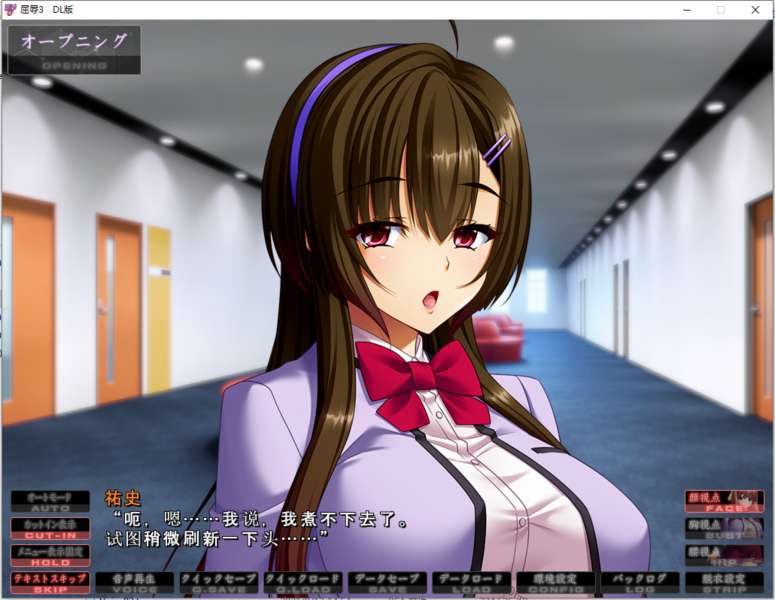Screen dimensions: 775x600
Task: Open the data LOAD menu
Action: [x=470, y=582]
